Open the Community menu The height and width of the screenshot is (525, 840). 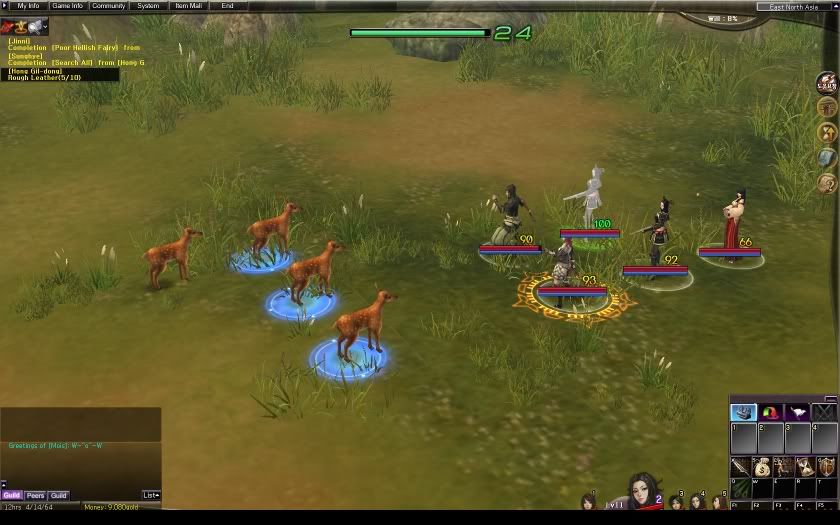[109, 6]
